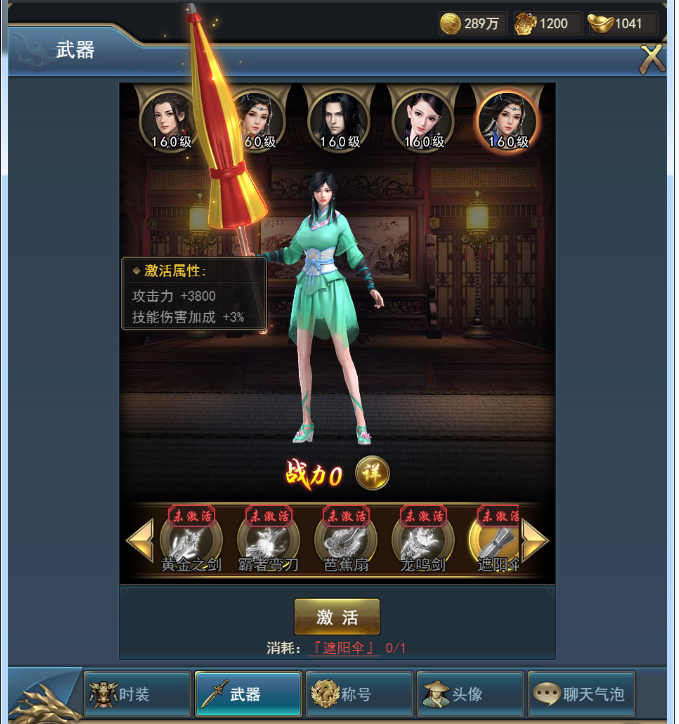Image resolution: width=679 pixels, height=724 pixels.
Task: Show previous weapons with the left arrow
Action: [x=138, y=541]
